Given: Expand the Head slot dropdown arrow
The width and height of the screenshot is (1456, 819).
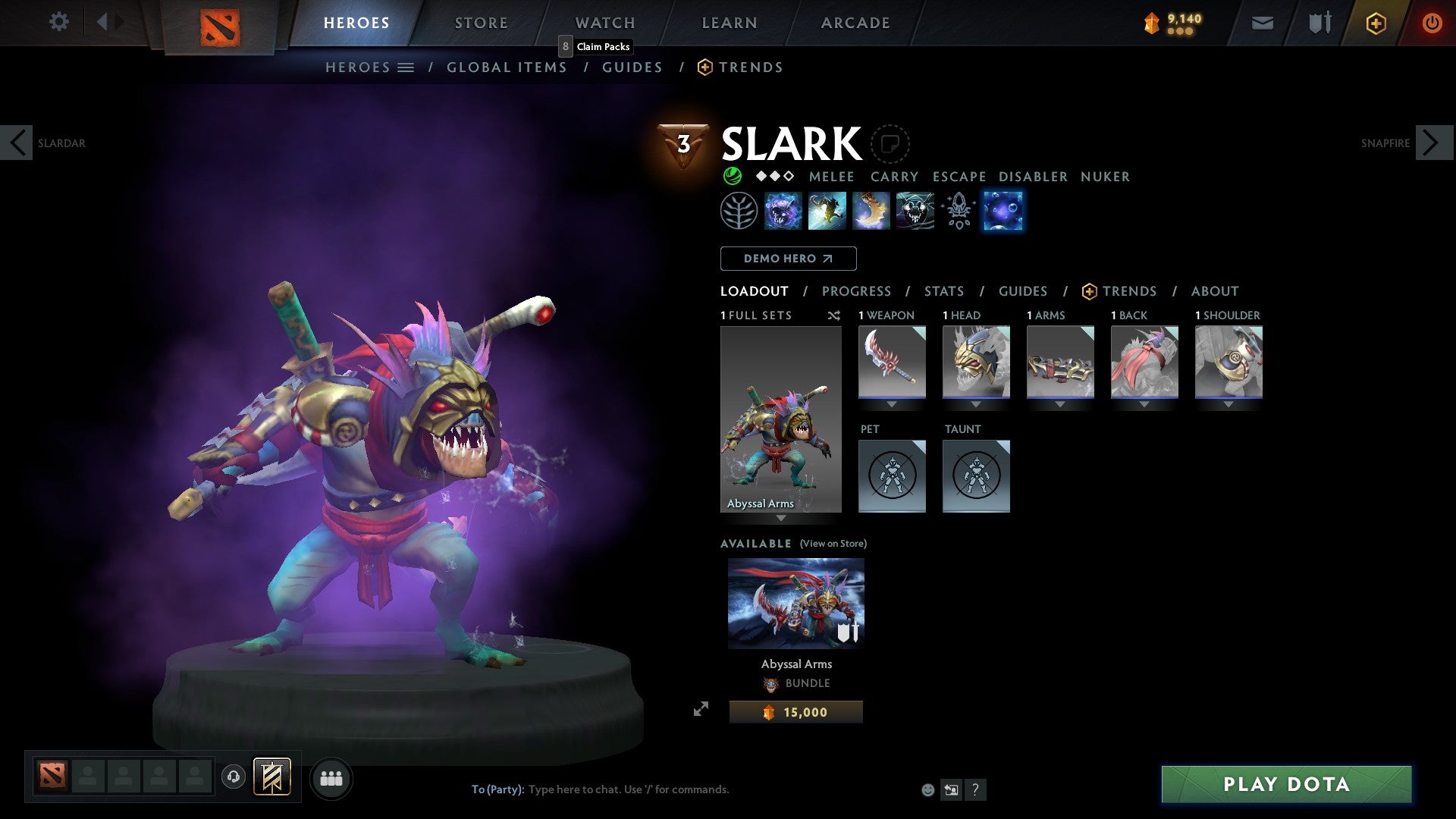Looking at the screenshot, I should pos(976,404).
